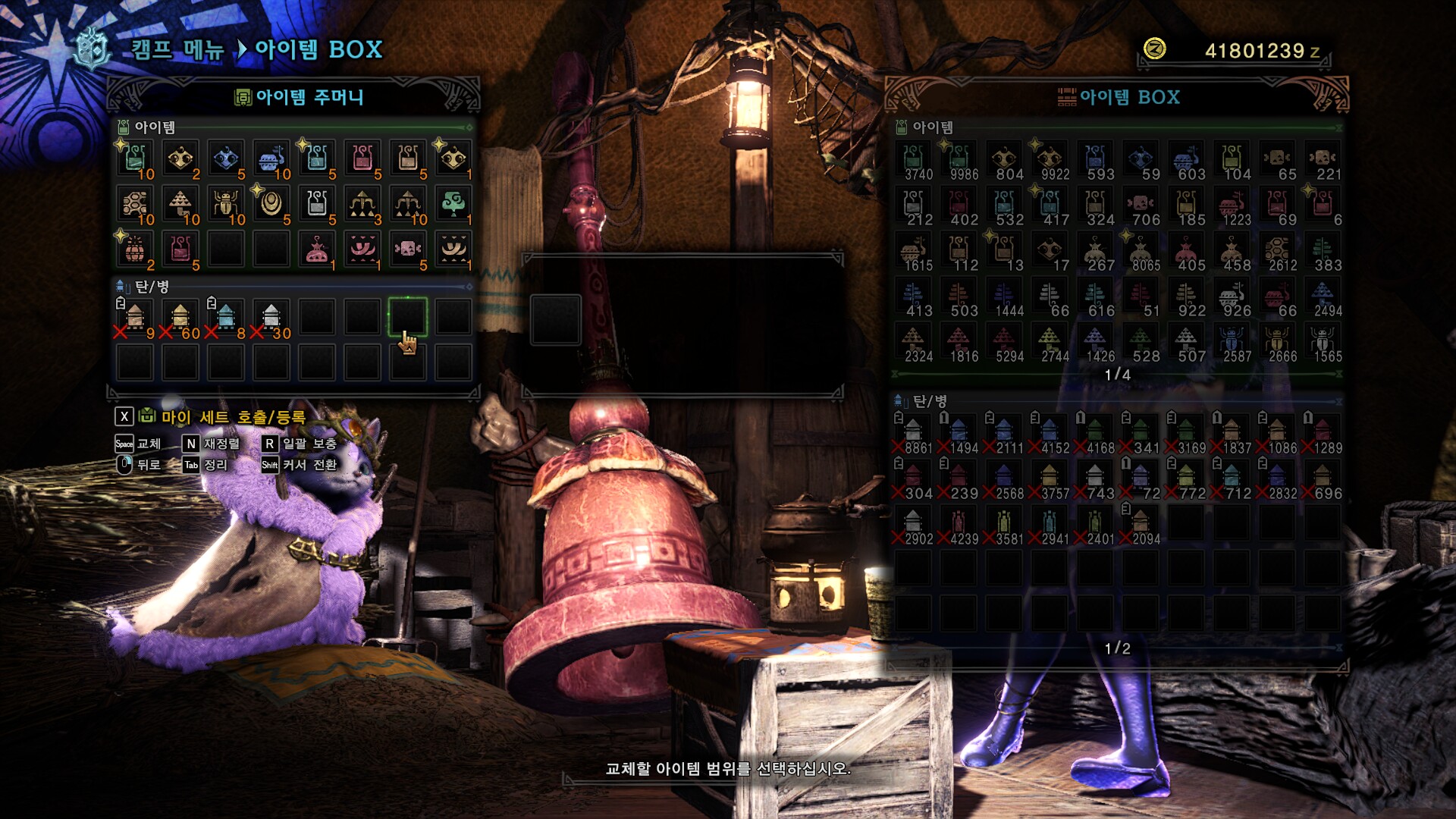This screenshot has height=819, width=1456.
Task: Select the blue herb stack showing 2494
Action: (1323, 298)
